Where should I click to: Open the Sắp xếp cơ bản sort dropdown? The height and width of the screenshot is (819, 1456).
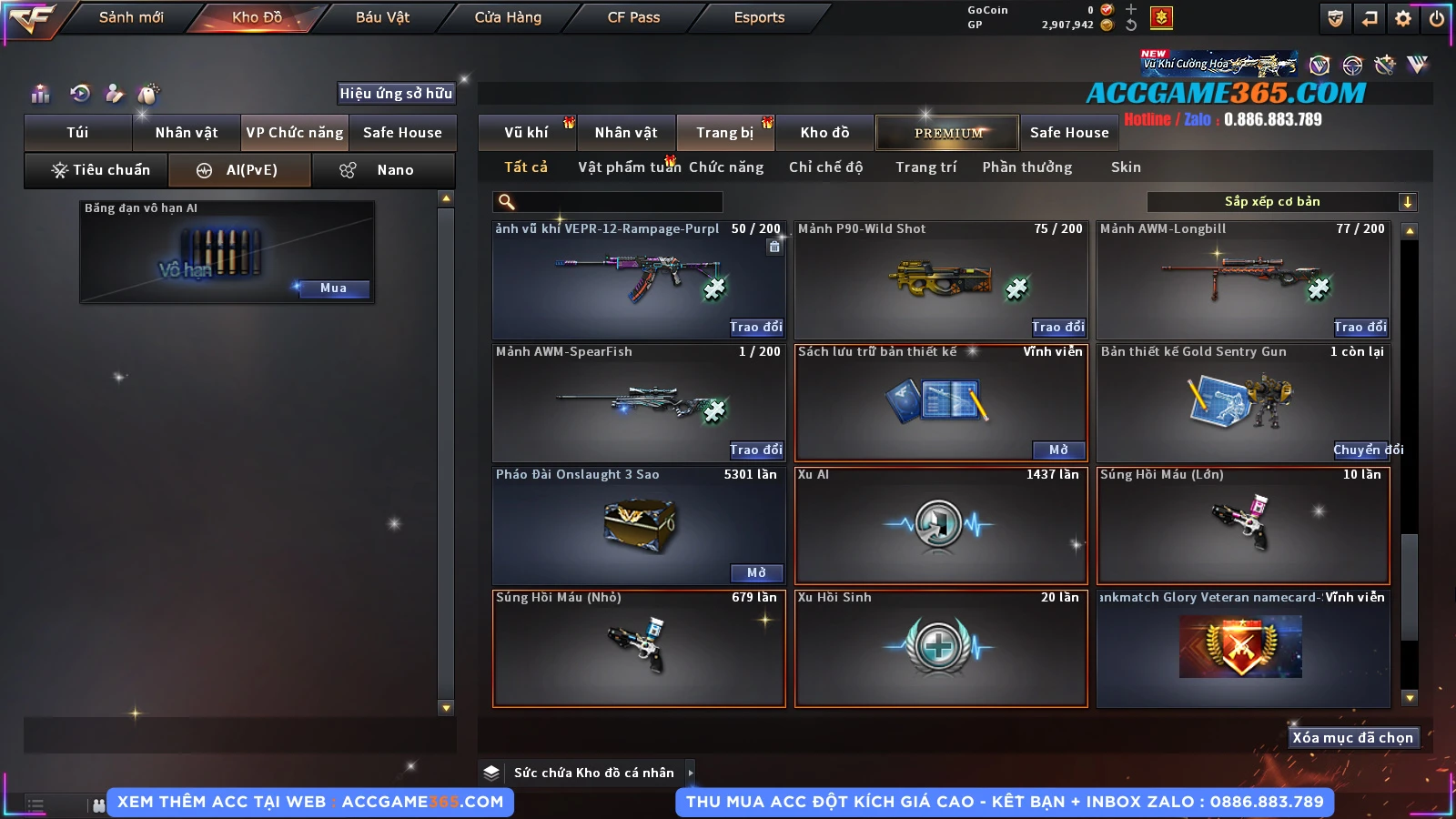(x=1281, y=202)
